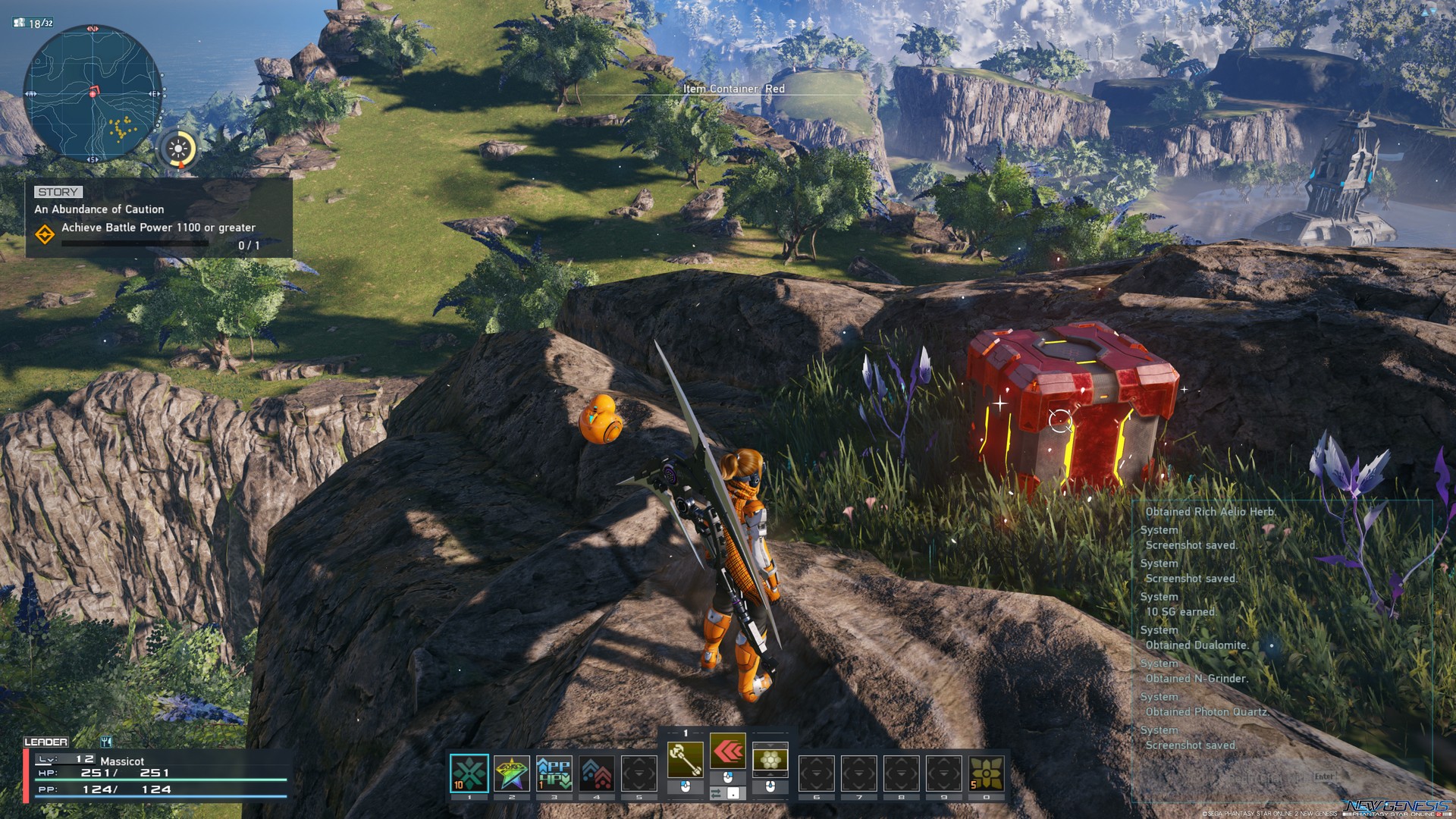Select the STORY header label

pyautogui.click(x=58, y=192)
